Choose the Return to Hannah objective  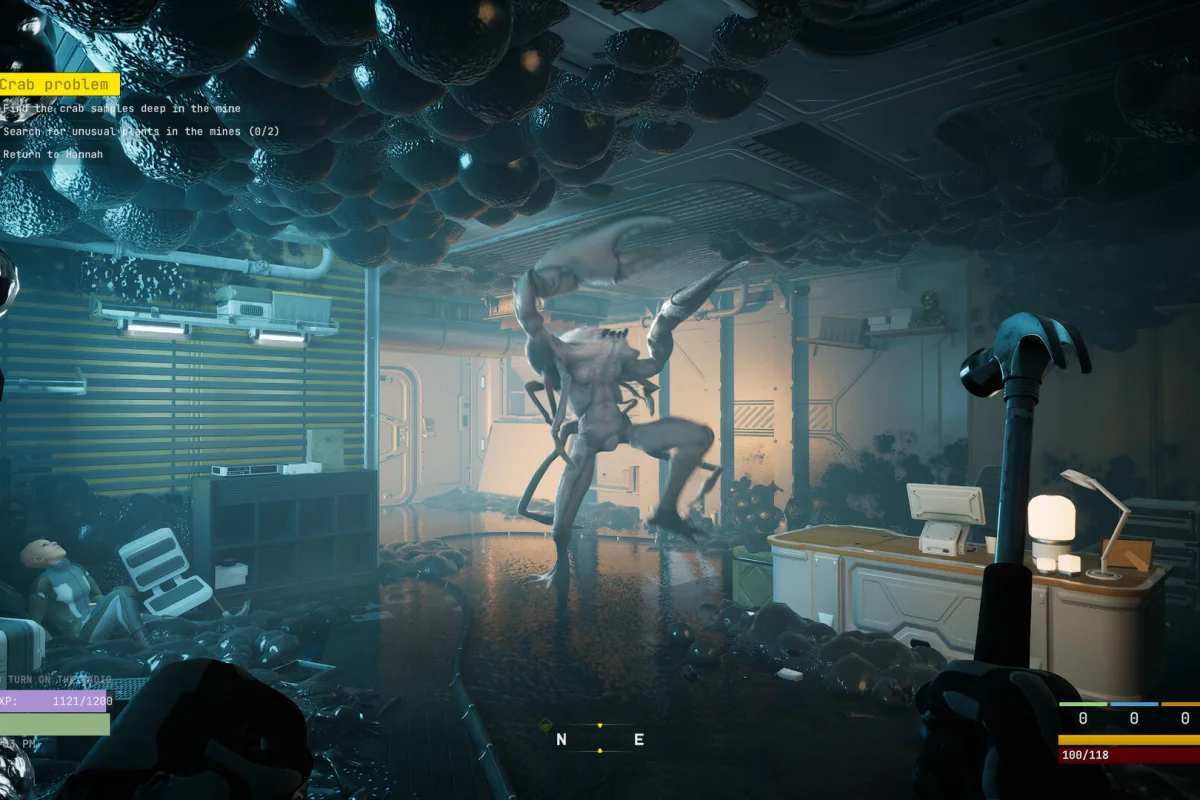point(52,154)
